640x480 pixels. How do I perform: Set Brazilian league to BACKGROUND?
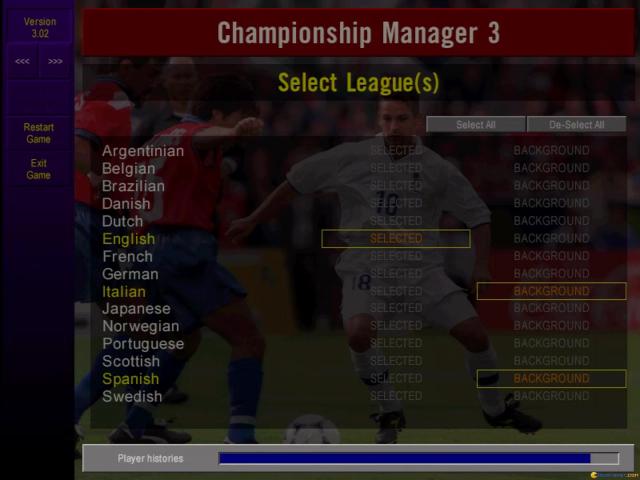tap(551, 186)
